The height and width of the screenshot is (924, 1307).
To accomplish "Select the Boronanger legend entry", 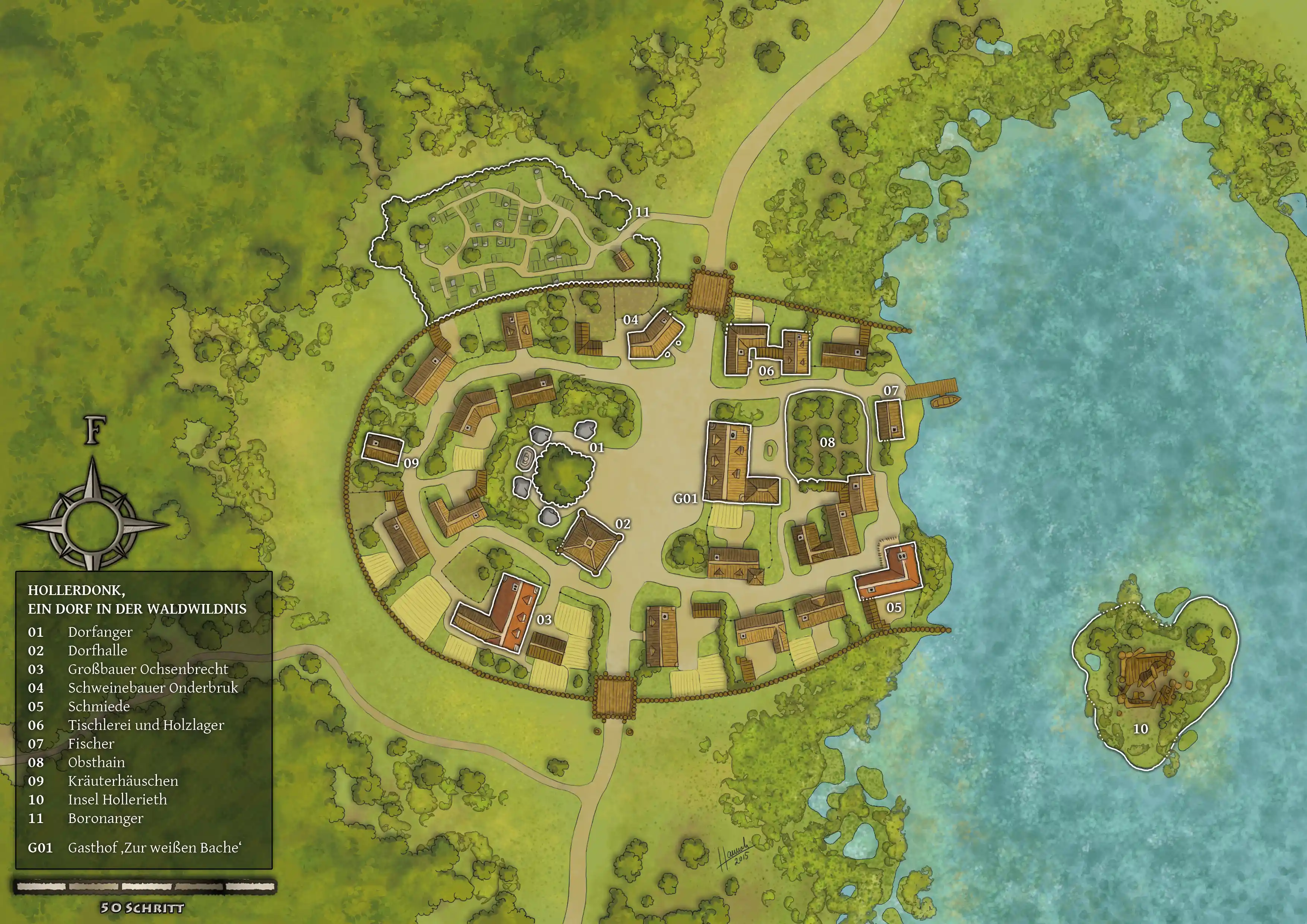I will click(x=105, y=818).
